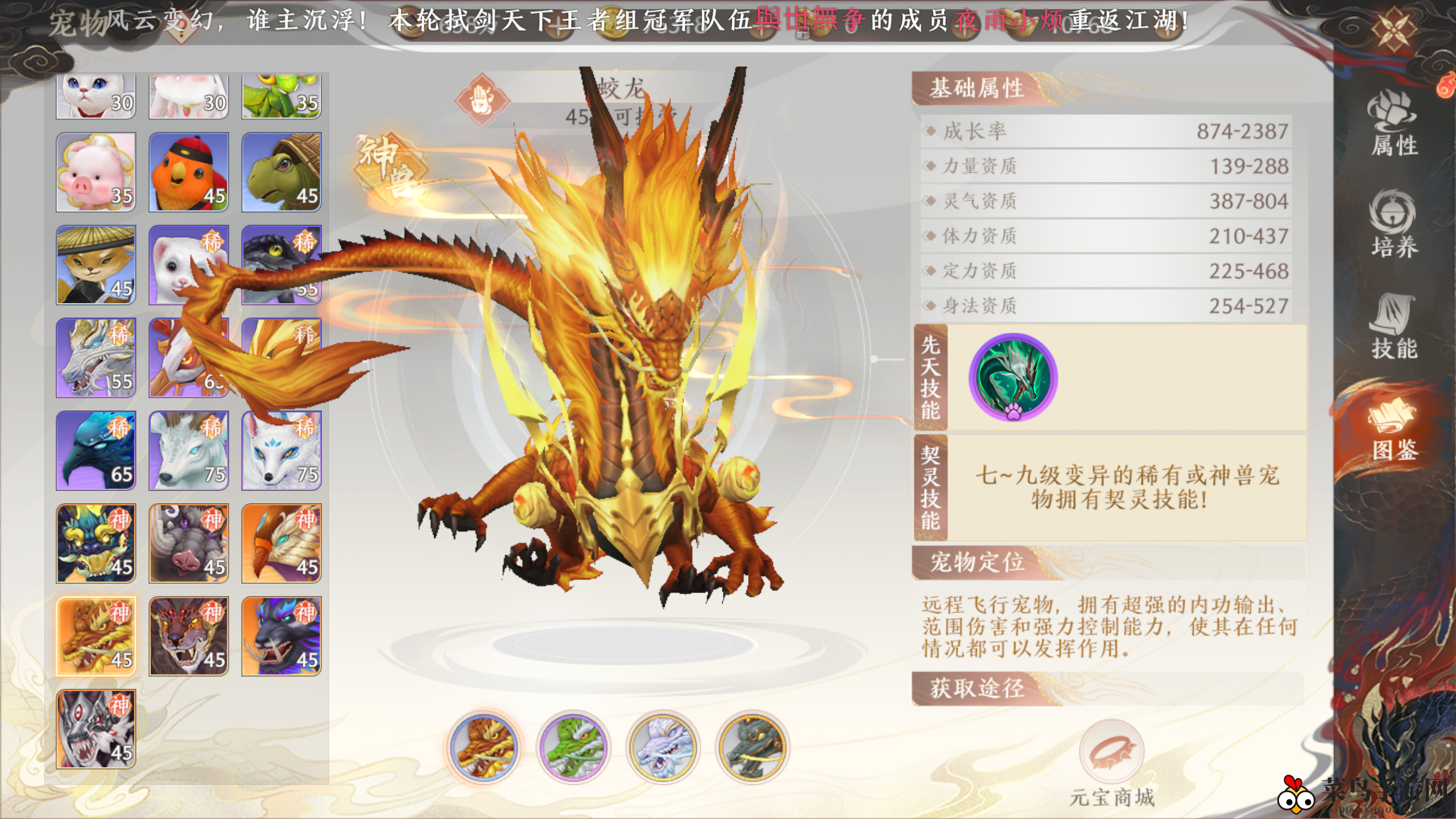View the innate skill dragon icon
This screenshot has height=819, width=1456.
1013,377
